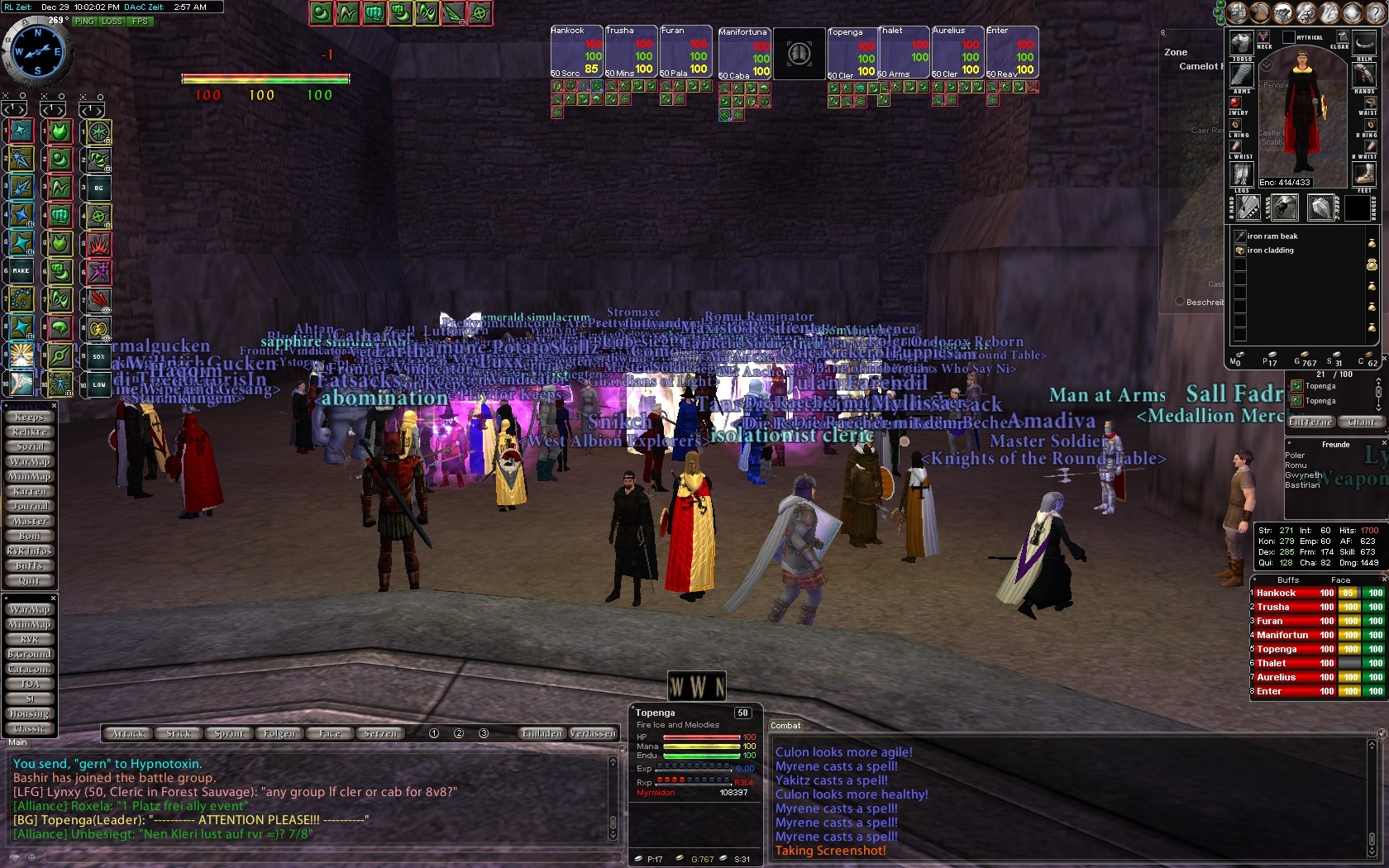Screen dimensions: 1389x868
Task: Leave the group with Verlassen
Action: [593, 733]
